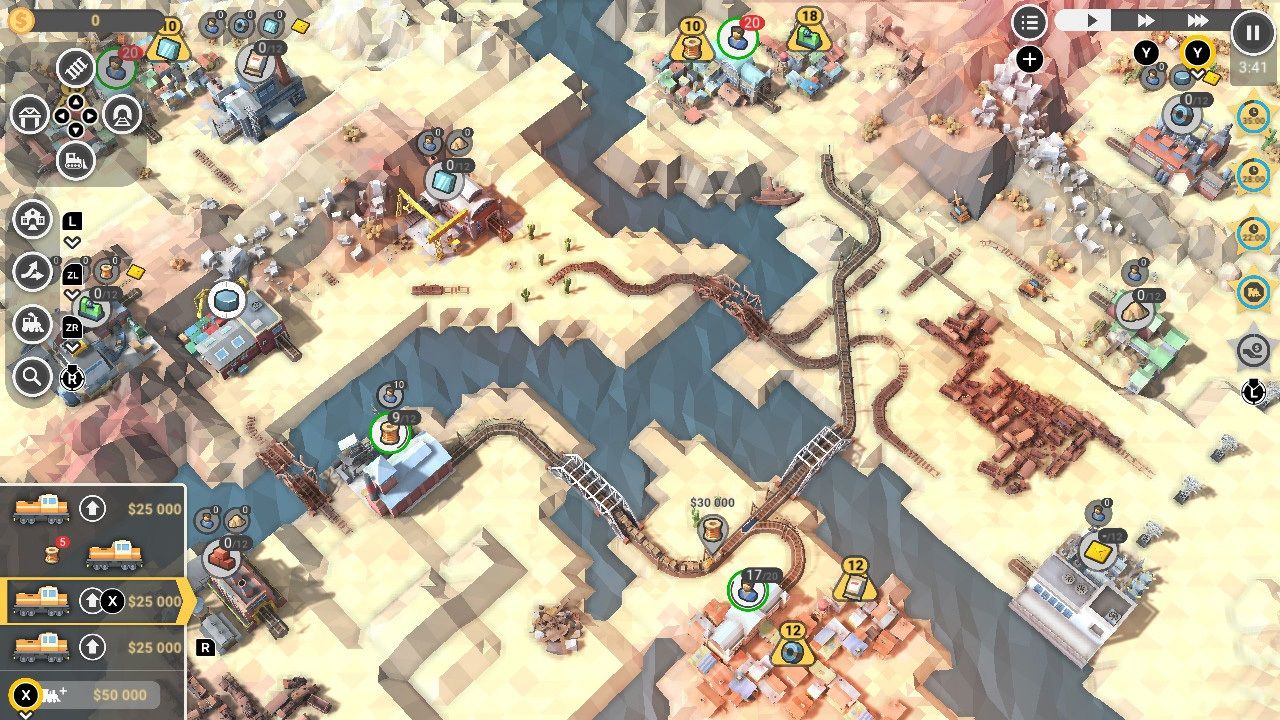
Task: Switch to normal play speed
Action: coord(1095,20)
